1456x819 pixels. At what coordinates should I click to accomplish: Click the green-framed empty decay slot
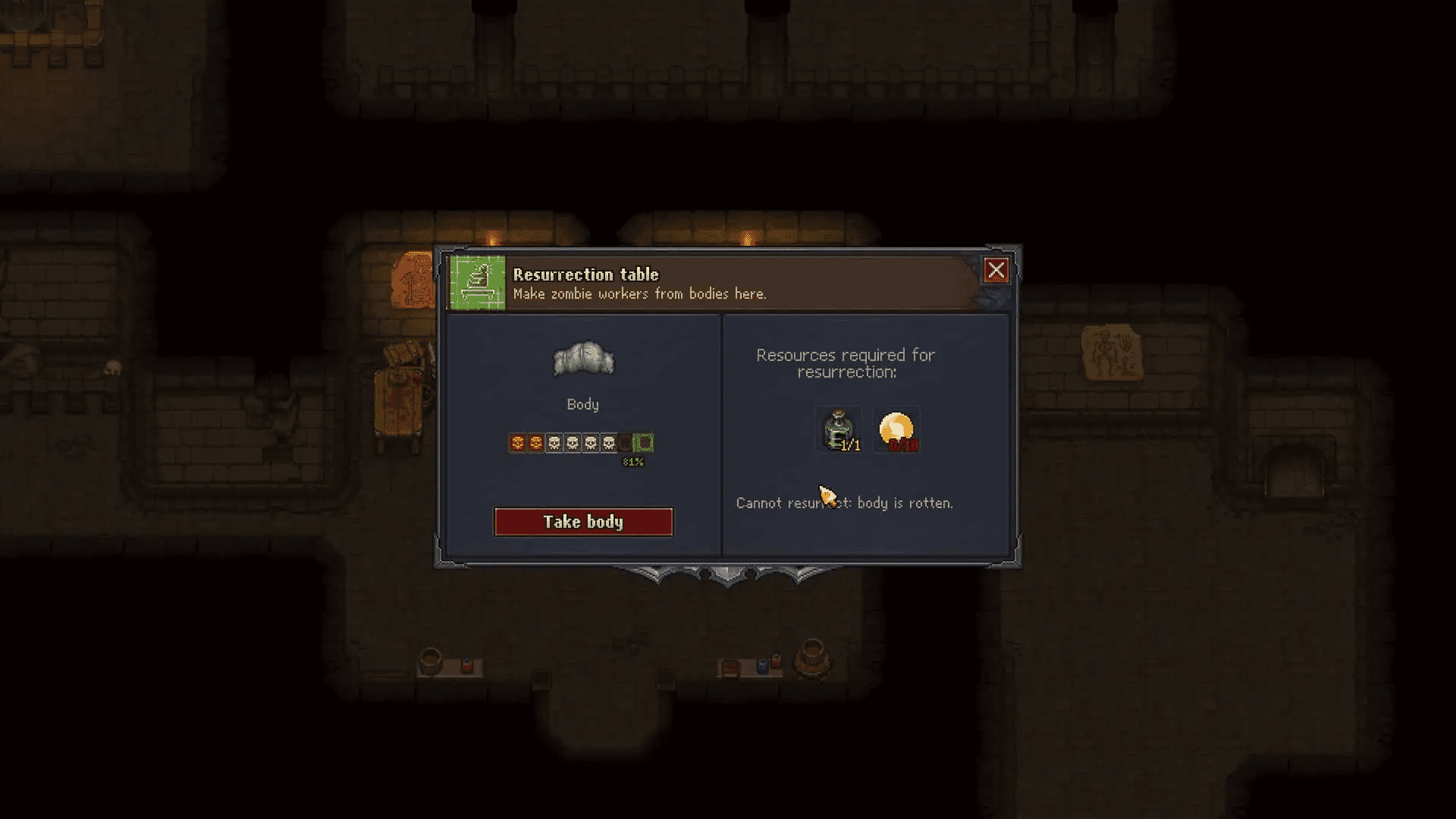[643, 442]
